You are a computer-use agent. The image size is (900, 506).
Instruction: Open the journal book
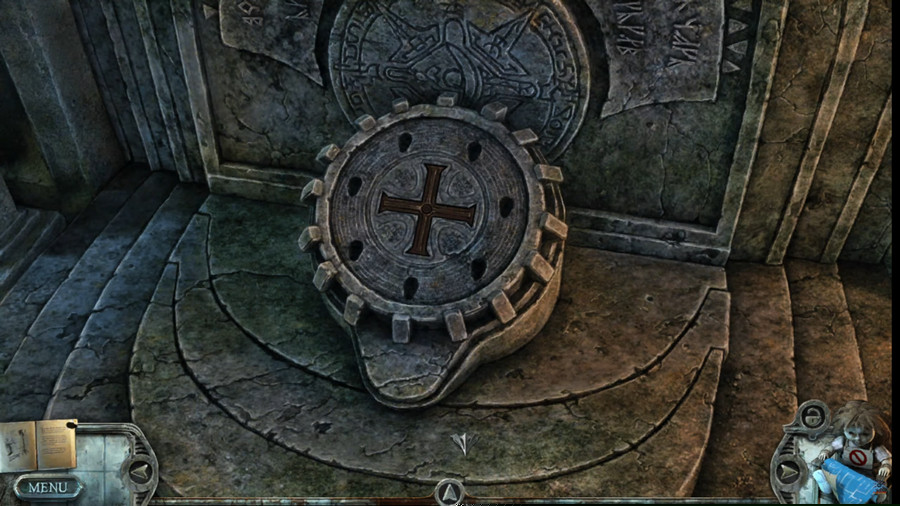point(37,445)
